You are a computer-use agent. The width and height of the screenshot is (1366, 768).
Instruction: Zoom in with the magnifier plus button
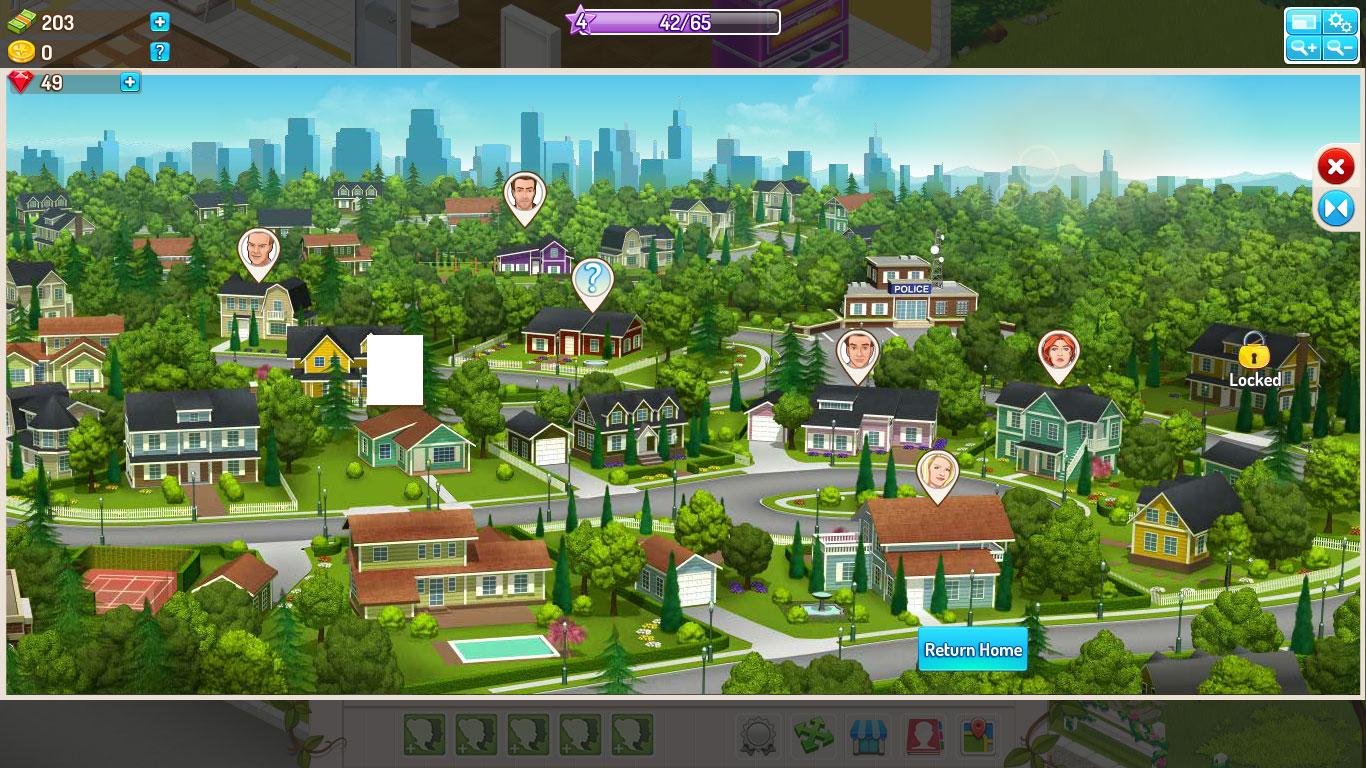coord(1303,48)
